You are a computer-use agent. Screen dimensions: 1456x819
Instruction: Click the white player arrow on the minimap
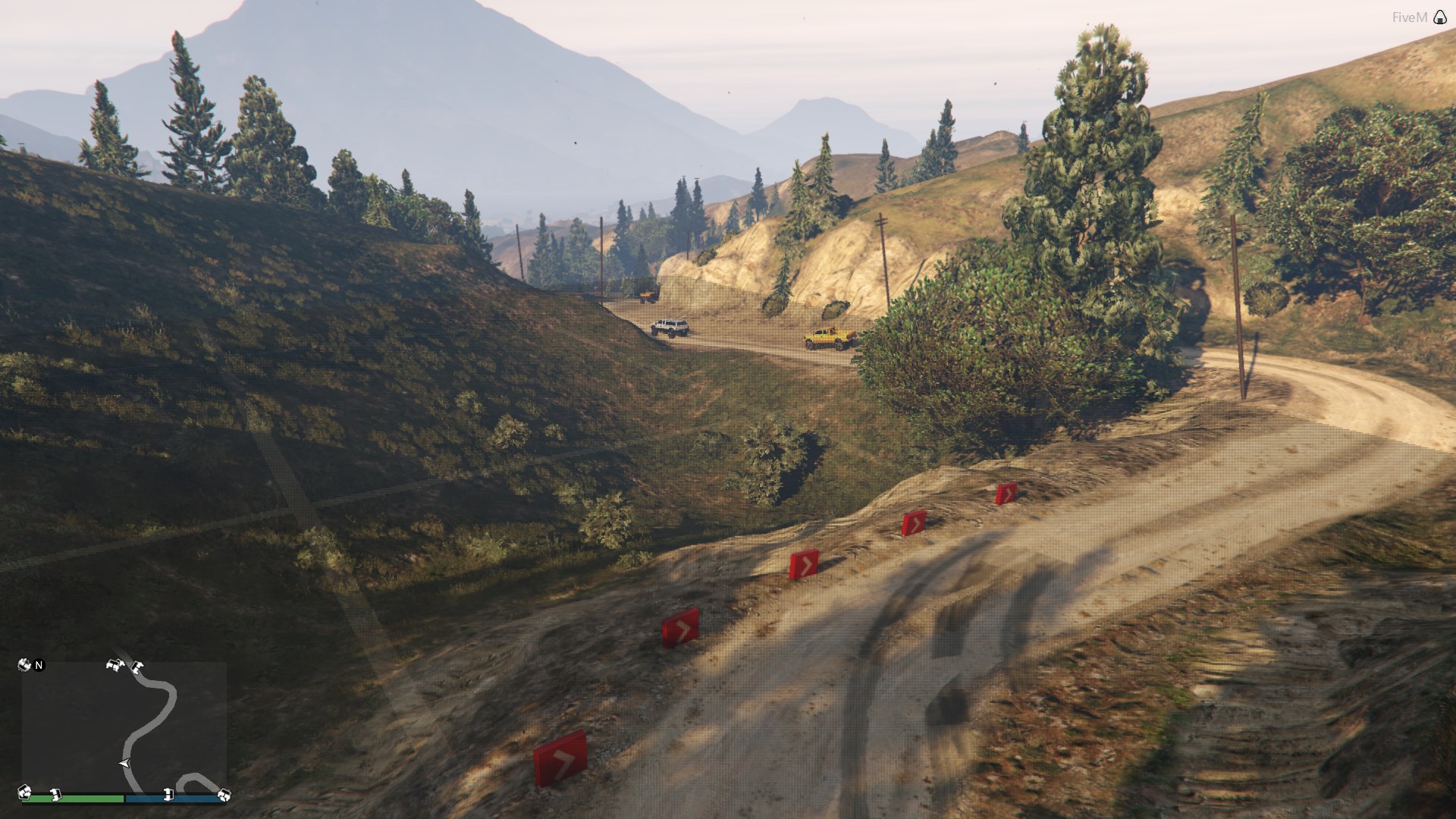pos(124,763)
